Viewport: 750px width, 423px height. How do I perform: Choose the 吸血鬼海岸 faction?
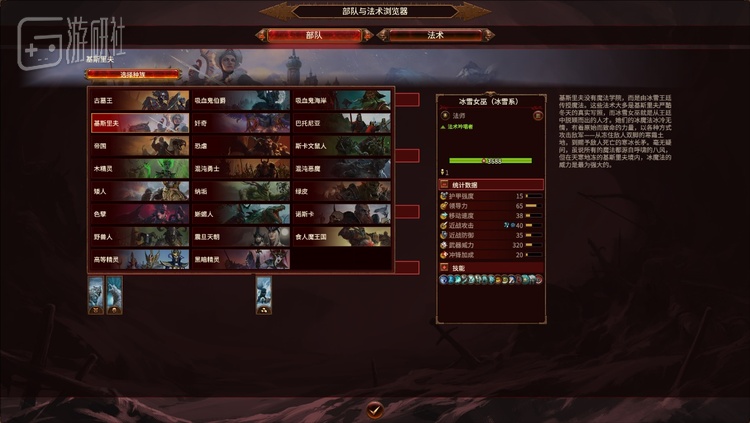342,100
